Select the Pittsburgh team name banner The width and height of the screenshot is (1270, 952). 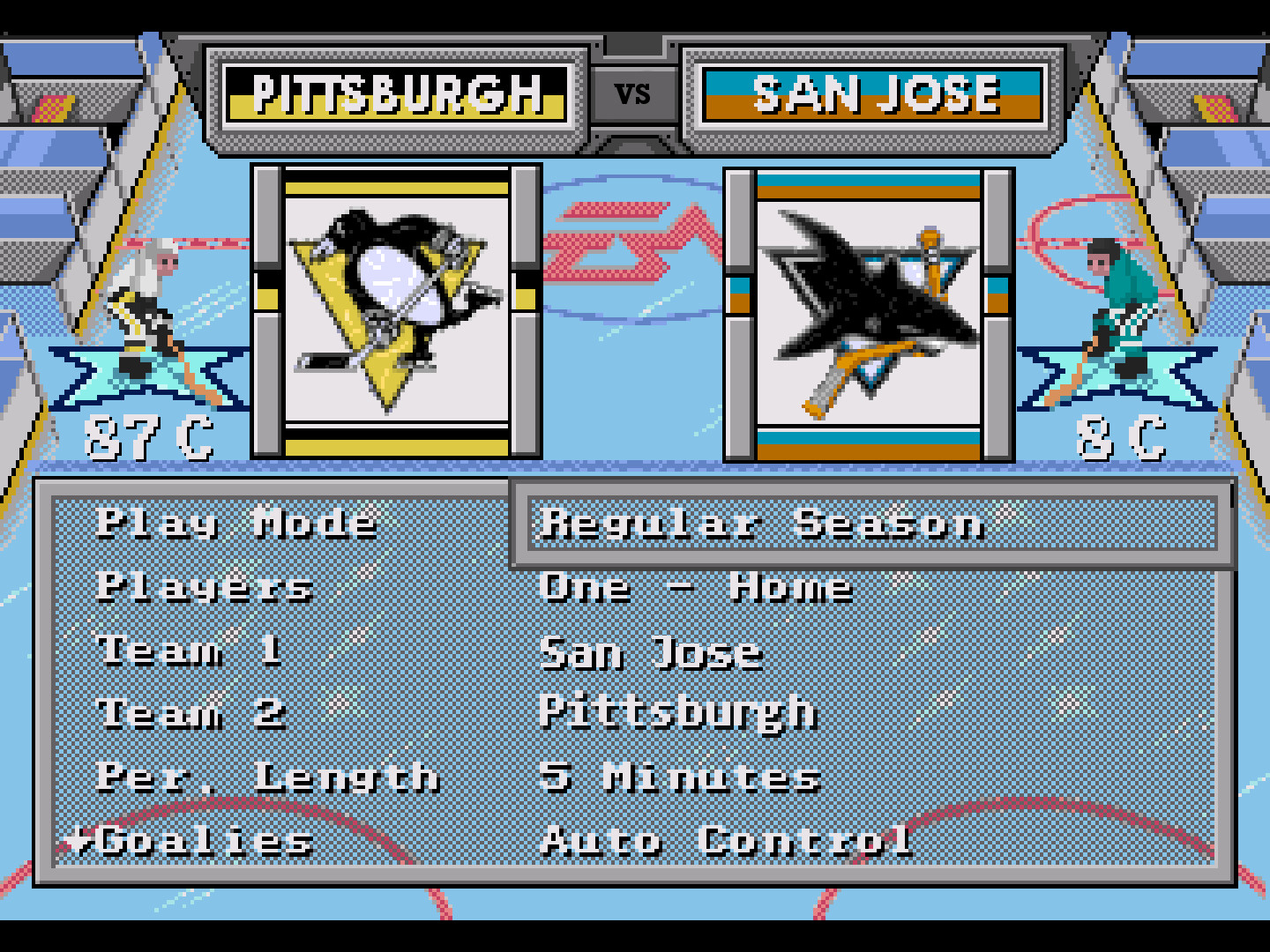[396, 93]
